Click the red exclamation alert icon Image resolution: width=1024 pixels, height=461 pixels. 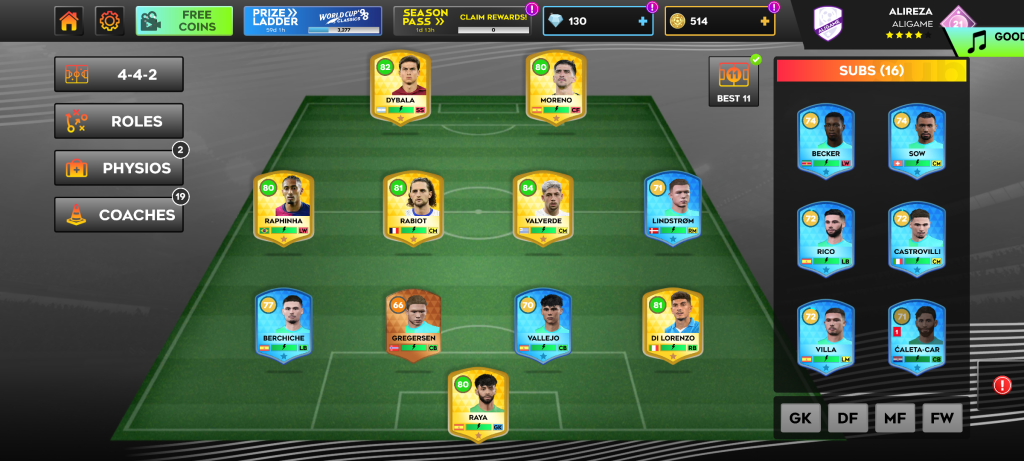[x=1002, y=385]
